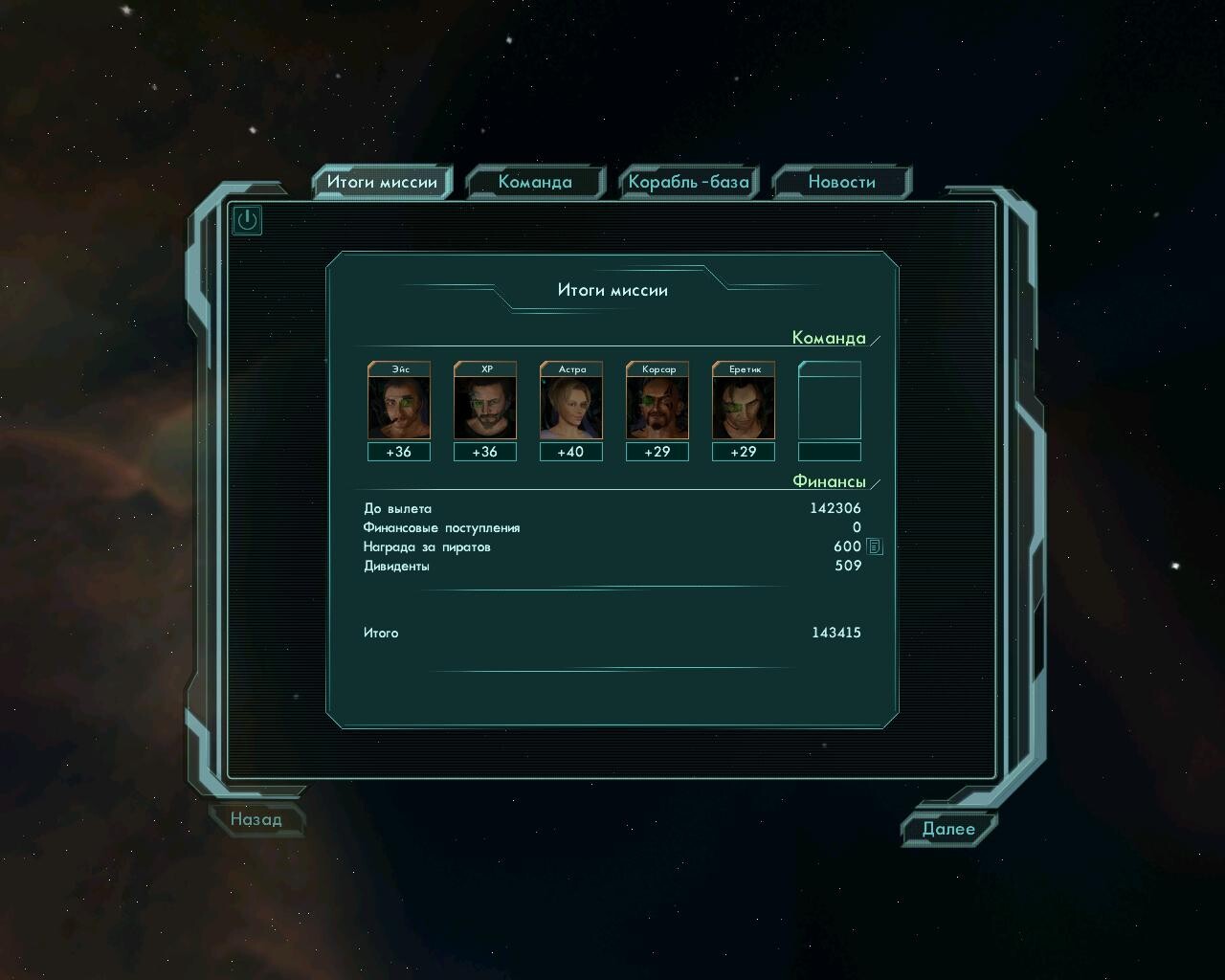Show the Корабль-база tab
Image resolution: width=1225 pixels, height=980 pixels.
pos(688,182)
